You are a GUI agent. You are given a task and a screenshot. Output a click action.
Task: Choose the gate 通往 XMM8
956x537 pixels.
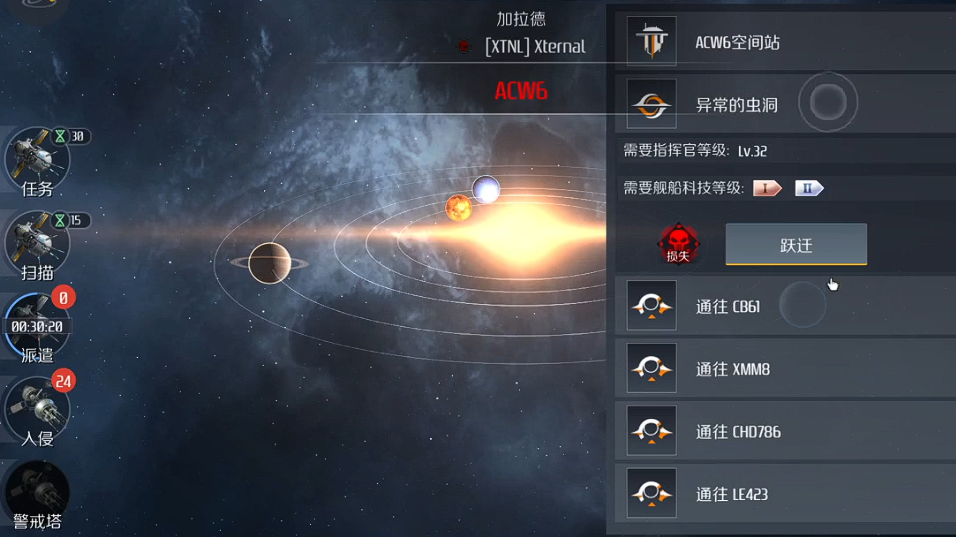pyautogui.click(x=785, y=369)
